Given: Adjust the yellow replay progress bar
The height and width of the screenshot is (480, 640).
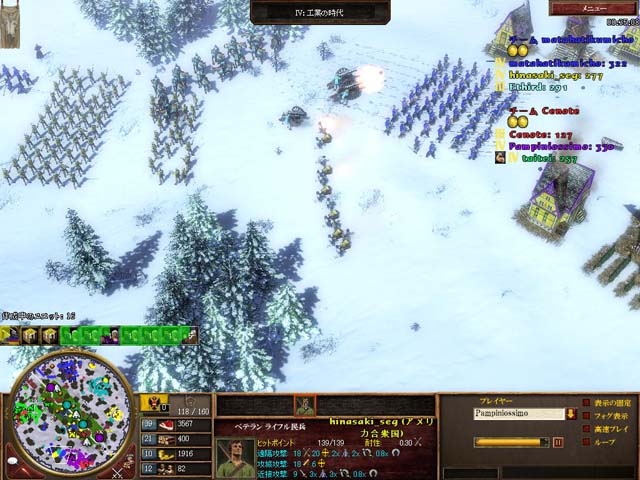Looking at the screenshot, I should click(x=510, y=441).
